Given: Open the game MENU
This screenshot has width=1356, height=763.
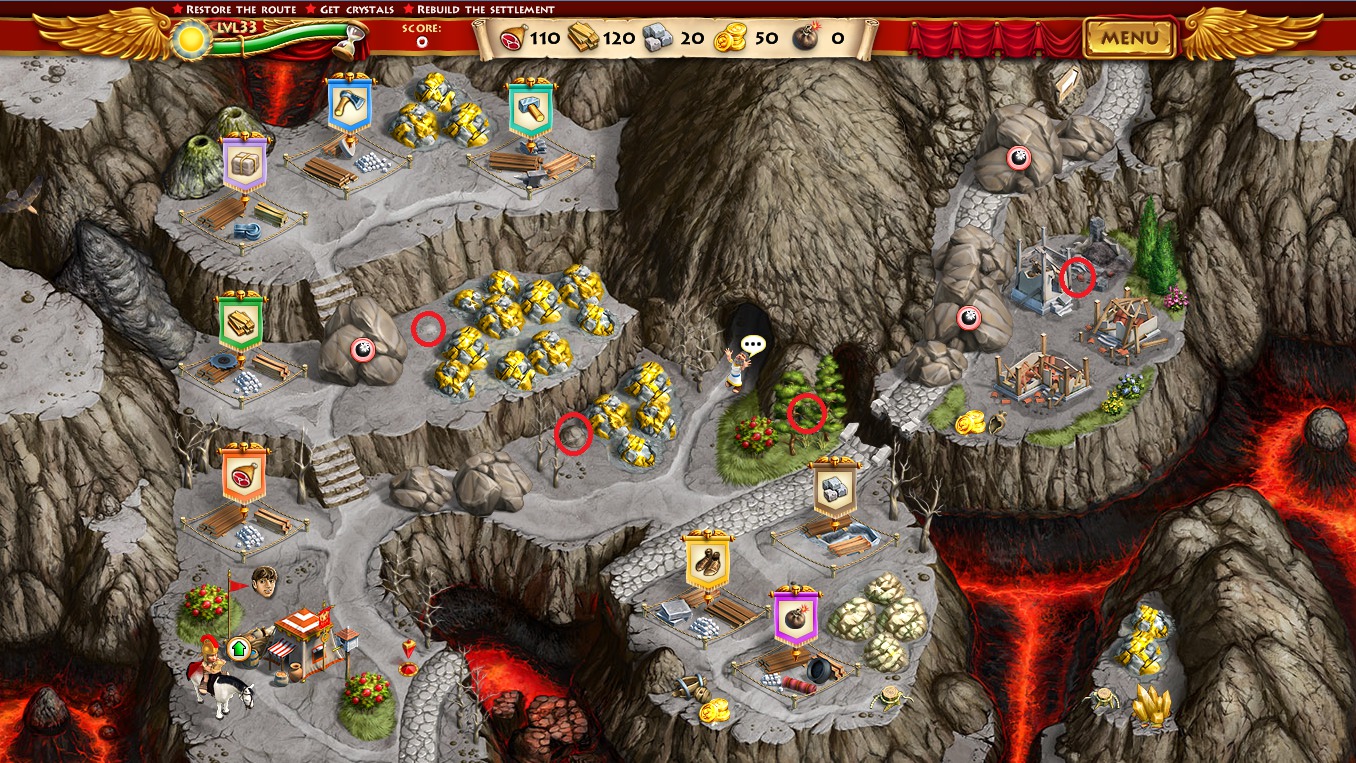Looking at the screenshot, I should (1130, 39).
